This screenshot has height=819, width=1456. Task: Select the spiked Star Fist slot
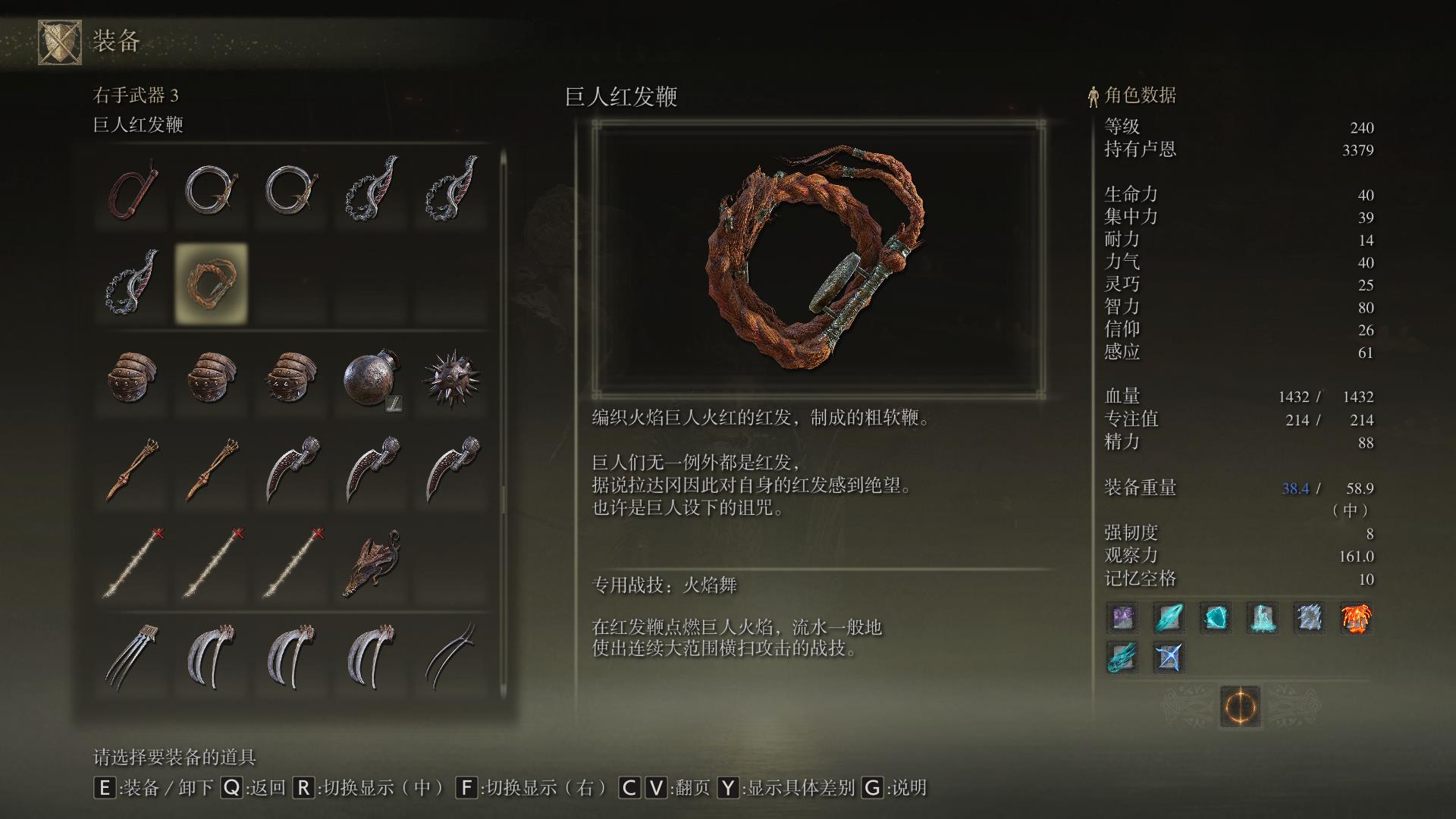click(x=452, y=378)
